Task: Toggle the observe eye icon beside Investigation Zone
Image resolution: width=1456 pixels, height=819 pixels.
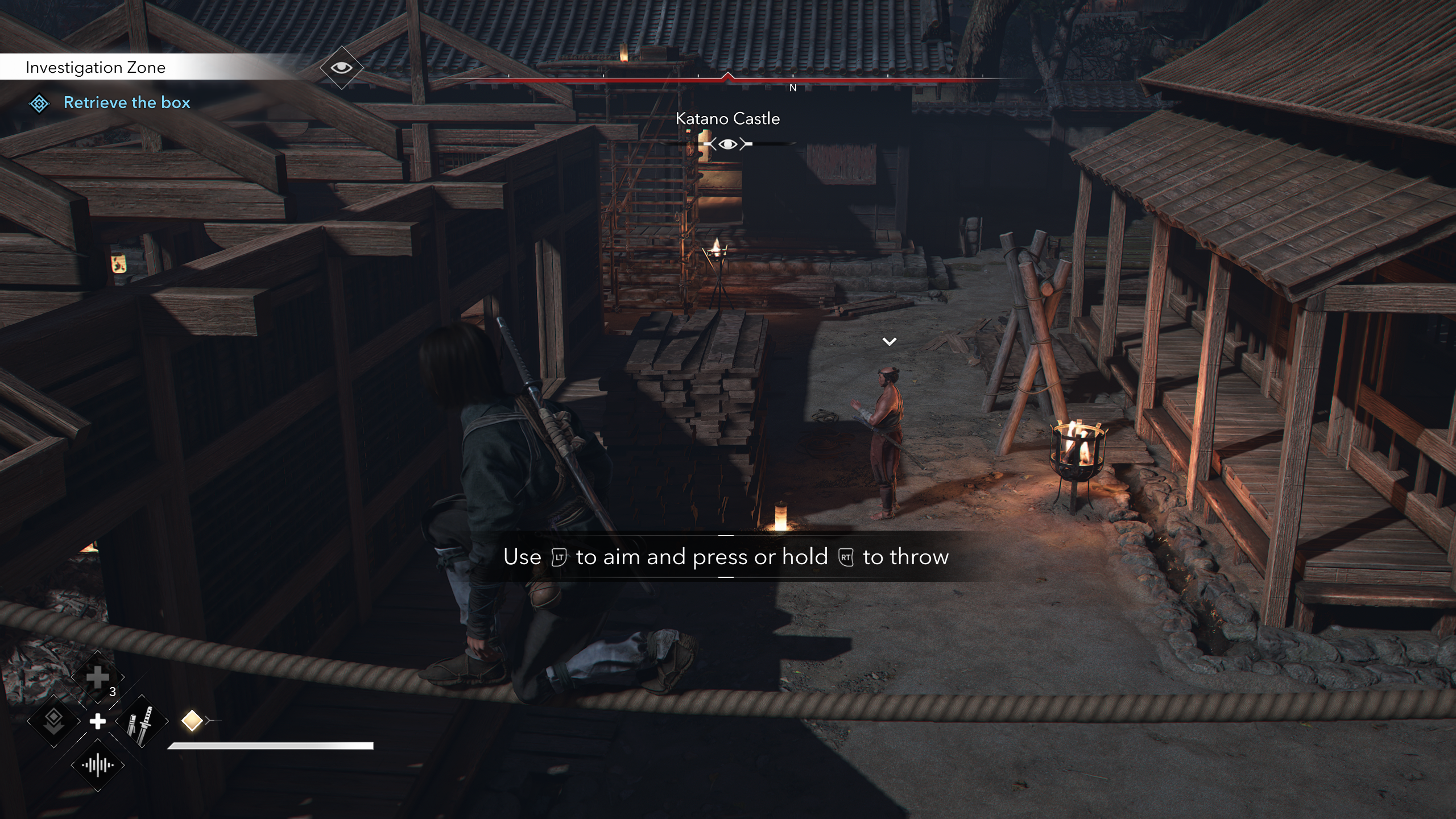Action: pos(341,68)
